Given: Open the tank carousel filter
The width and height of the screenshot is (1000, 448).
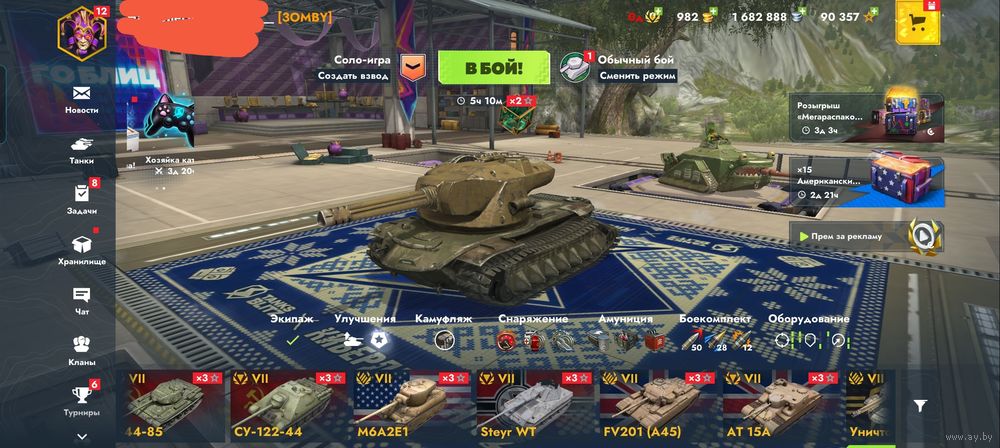Looking at the screenshot, I should pos(921,405).
